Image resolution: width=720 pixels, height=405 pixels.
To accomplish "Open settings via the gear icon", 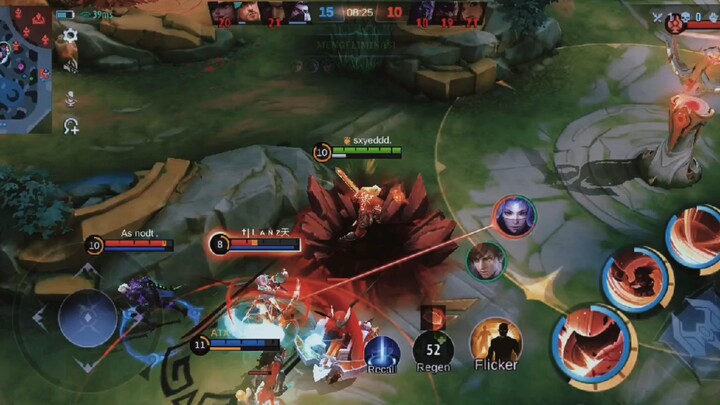I will (70, 36).
